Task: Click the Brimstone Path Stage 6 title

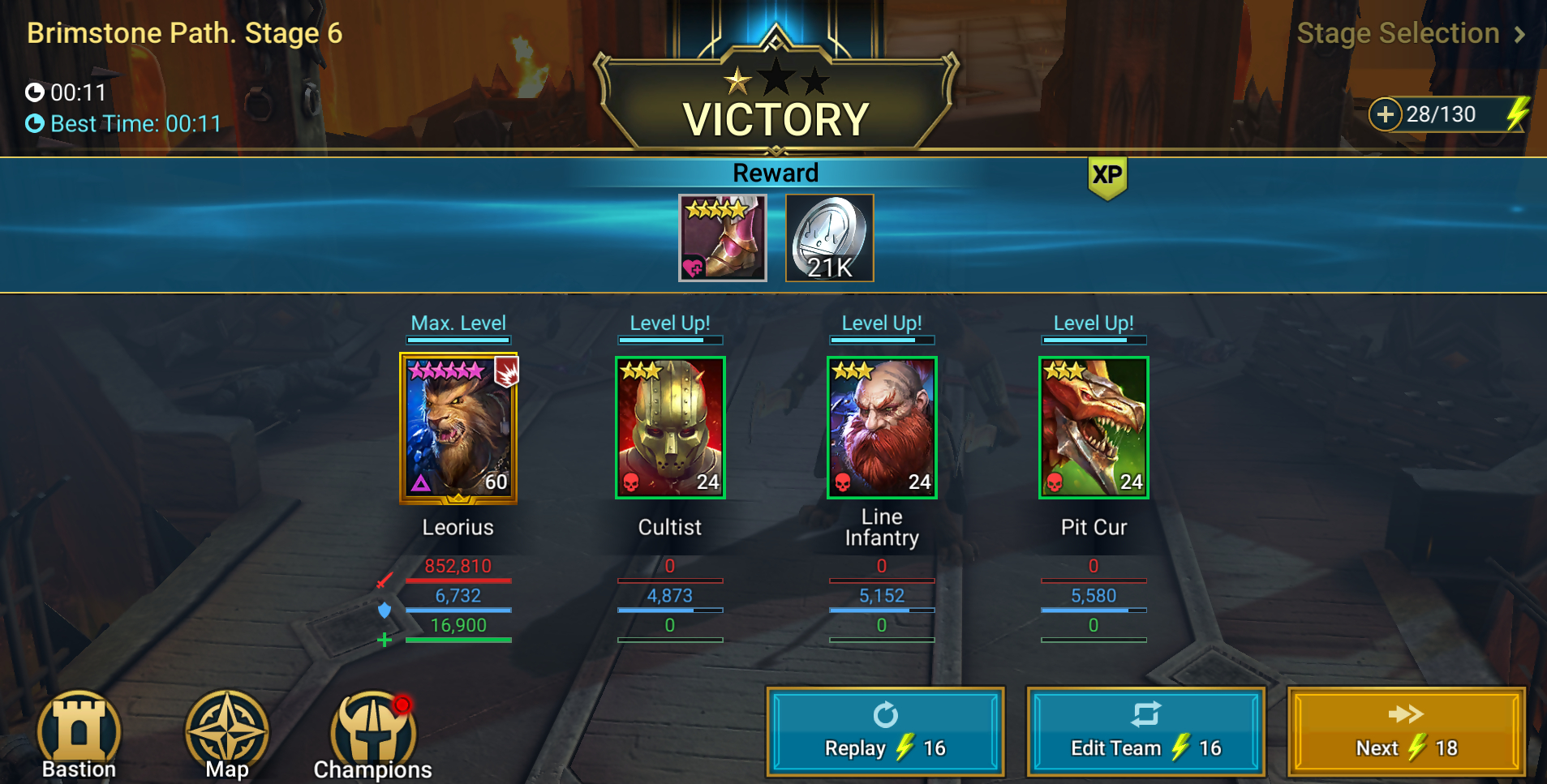Action: (x=185, y=33)
